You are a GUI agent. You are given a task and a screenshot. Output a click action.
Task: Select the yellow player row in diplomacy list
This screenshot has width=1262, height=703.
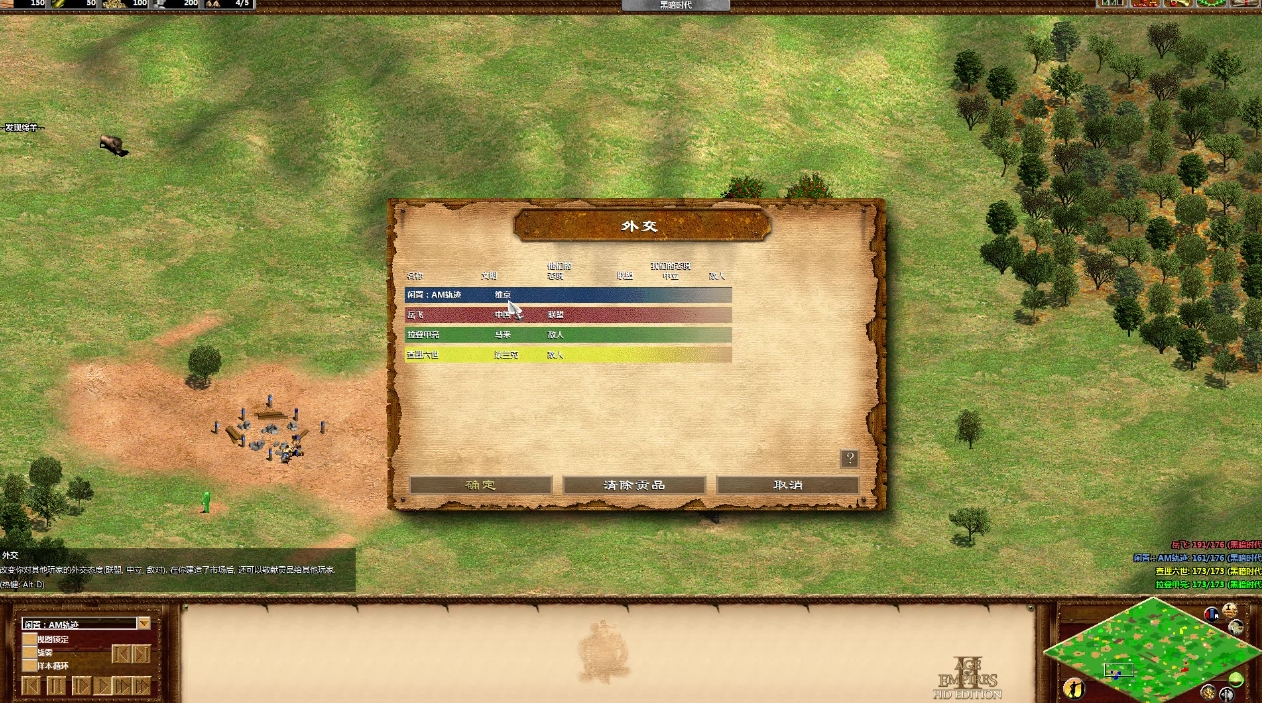point(568,355)
